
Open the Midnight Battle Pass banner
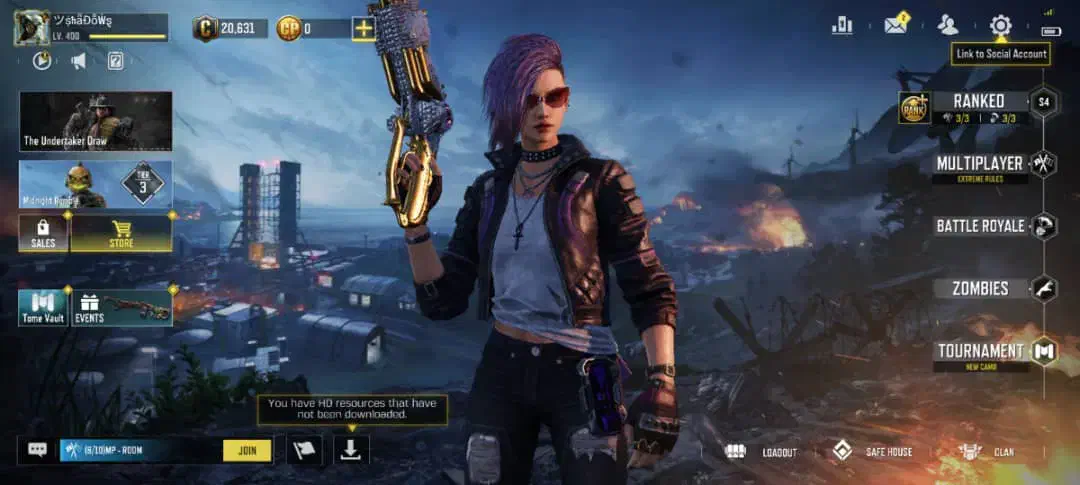pyautogui.click(x=96, y=184)
